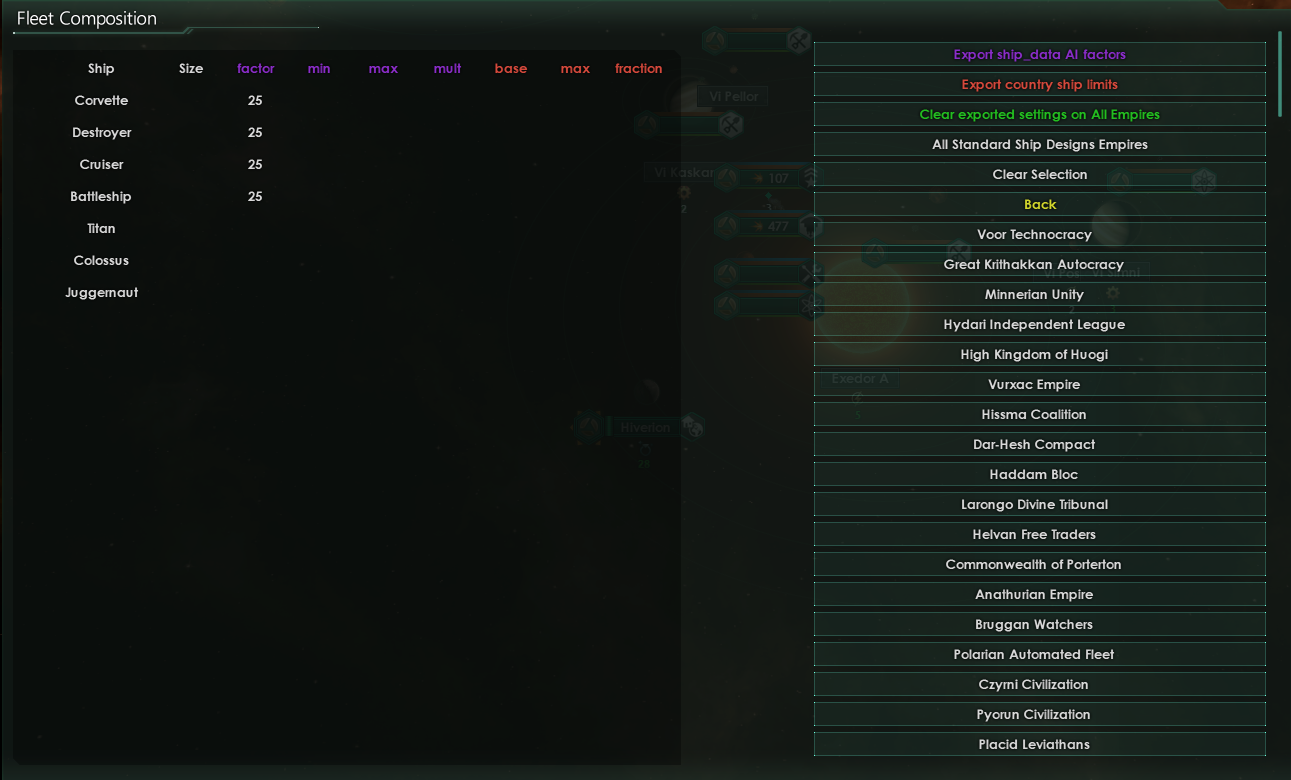Run Export ship_data AI factors
Viewport: 1291px width, 780px height.
click(1040, 54)
